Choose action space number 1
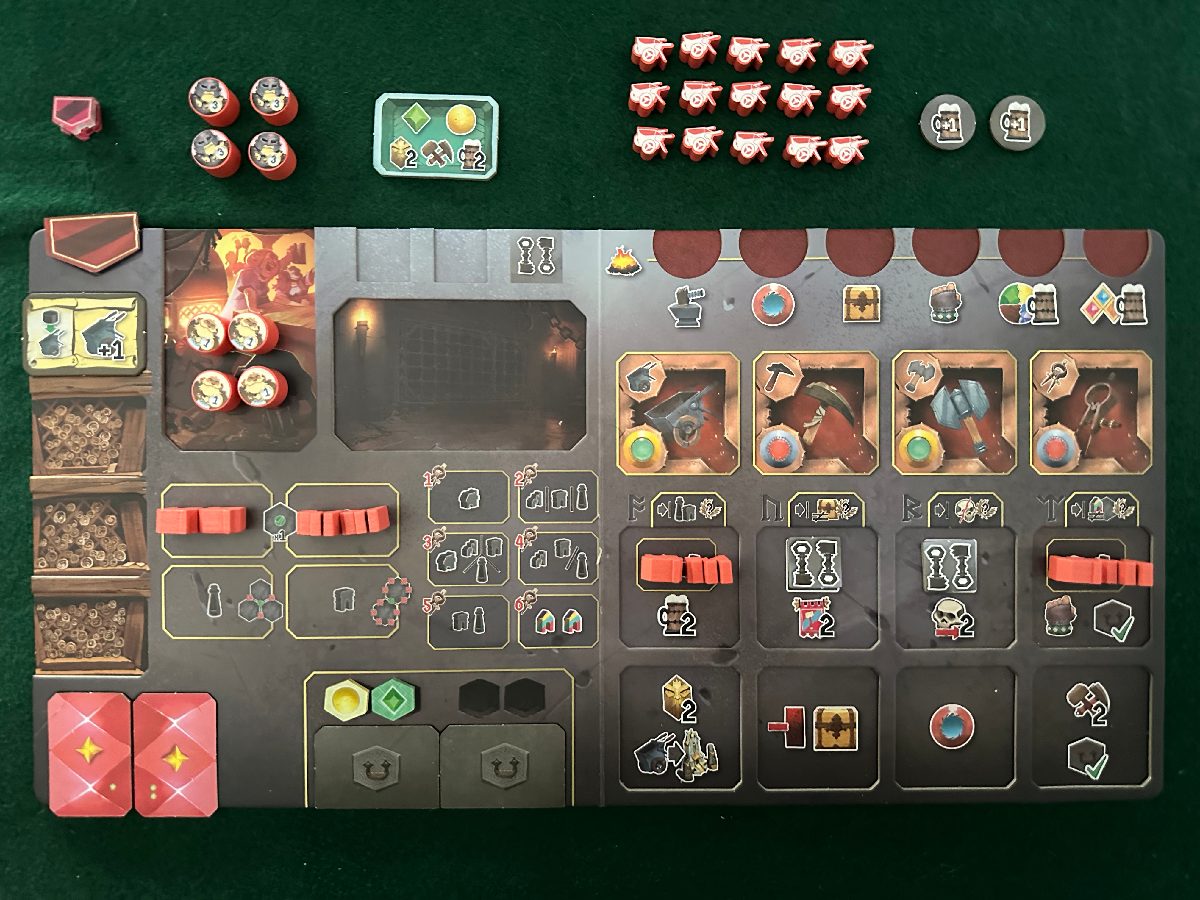This screenshot has height=900, width=1200. tap(467, 496)
